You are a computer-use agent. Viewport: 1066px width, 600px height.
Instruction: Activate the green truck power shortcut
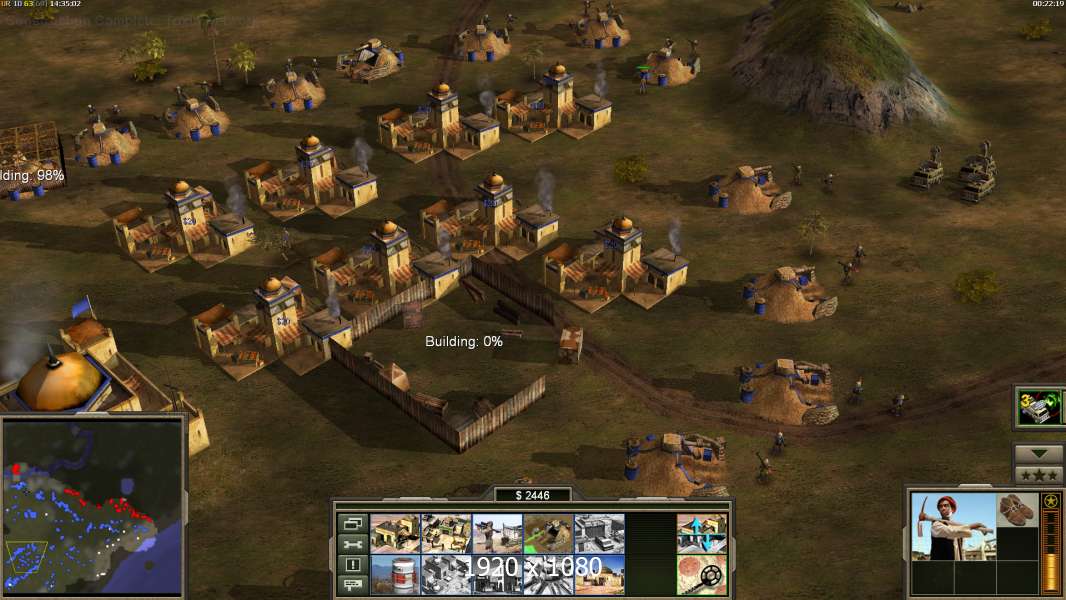[x=1037, y=407]
